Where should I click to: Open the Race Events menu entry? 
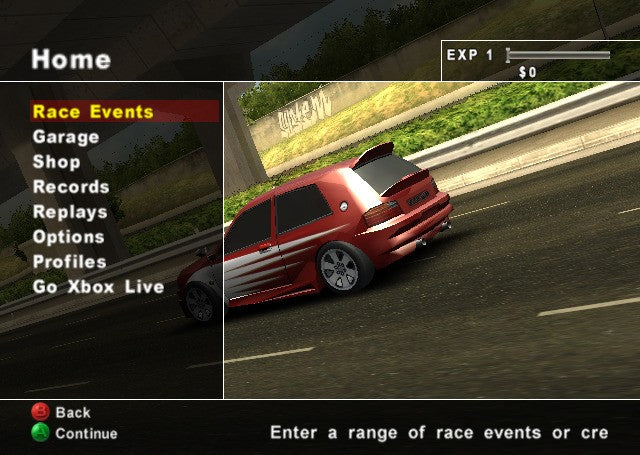click(x=93, y=112)
